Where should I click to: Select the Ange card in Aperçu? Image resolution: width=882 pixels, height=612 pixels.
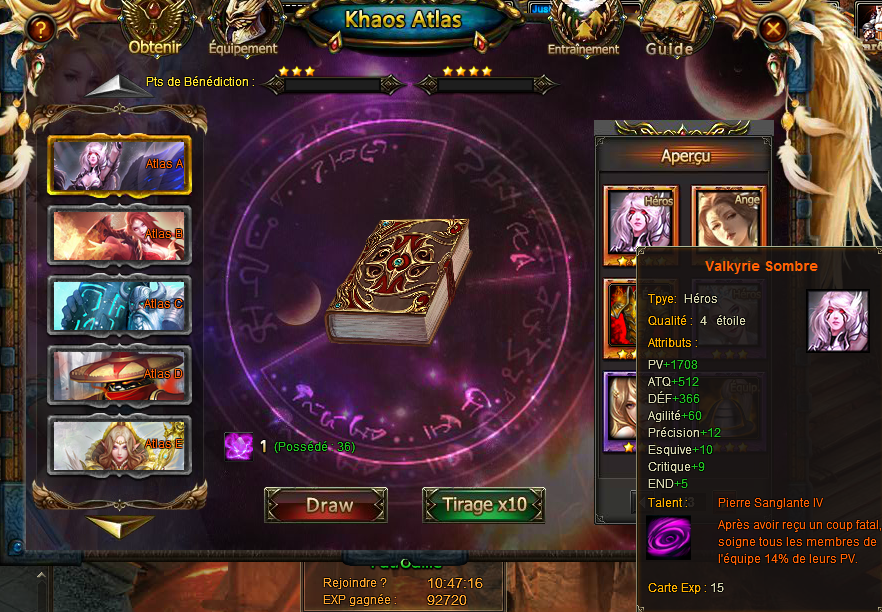728,221
